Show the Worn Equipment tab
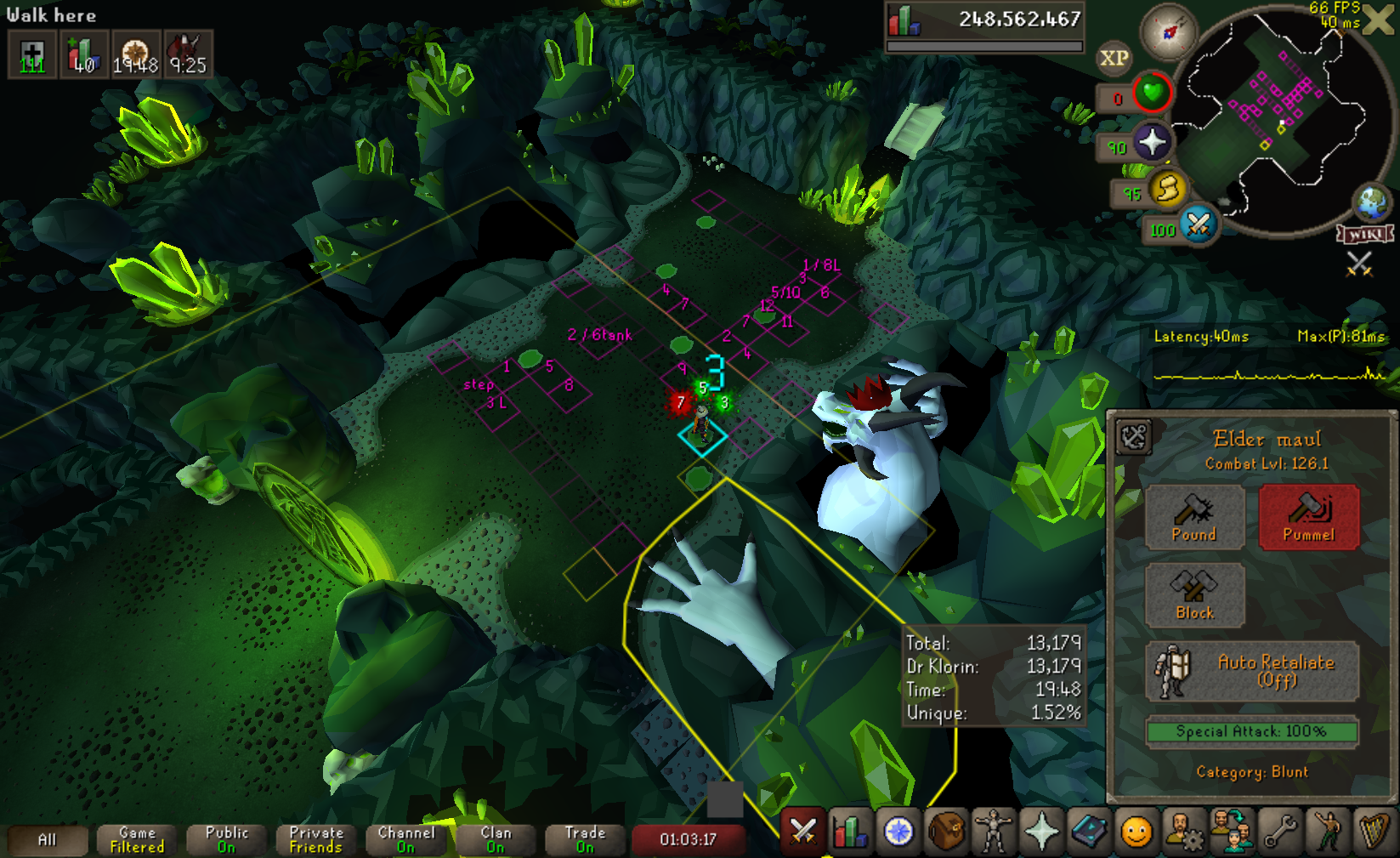This screenshot has height=858, width=1400. [x=994, y=832]
